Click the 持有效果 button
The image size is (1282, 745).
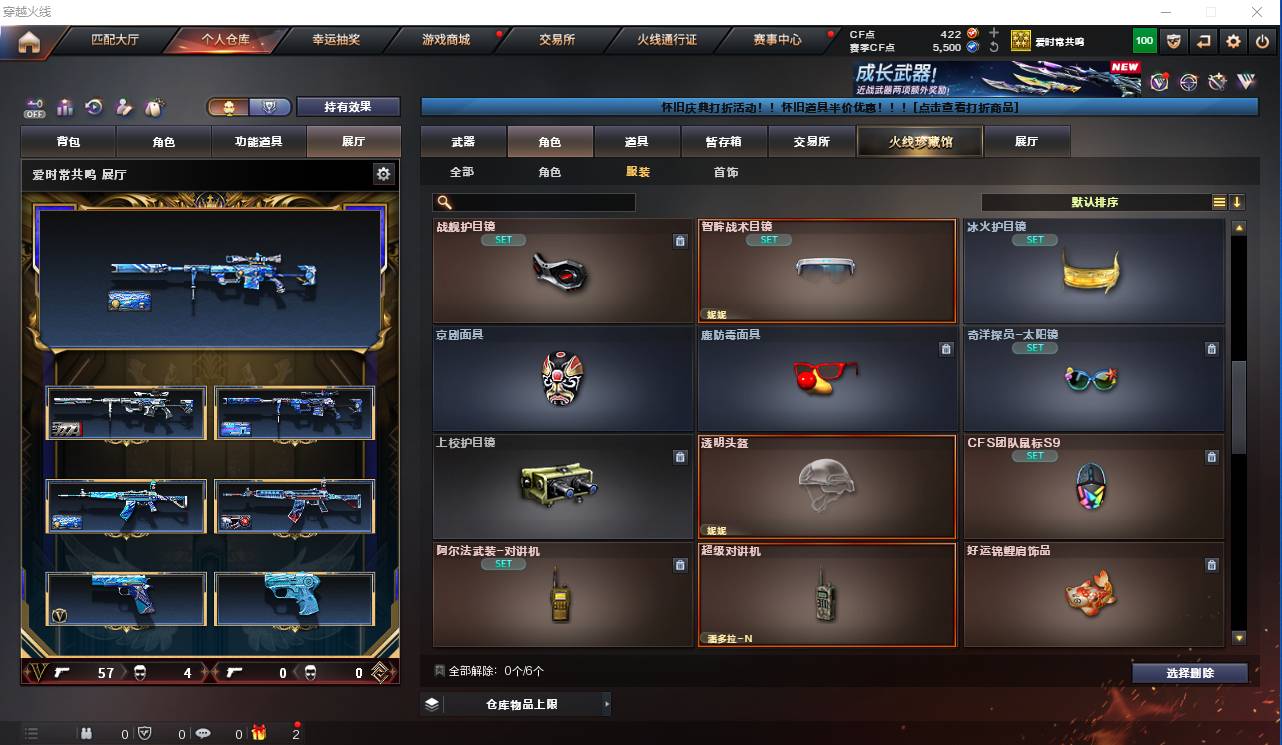point(348,106)
